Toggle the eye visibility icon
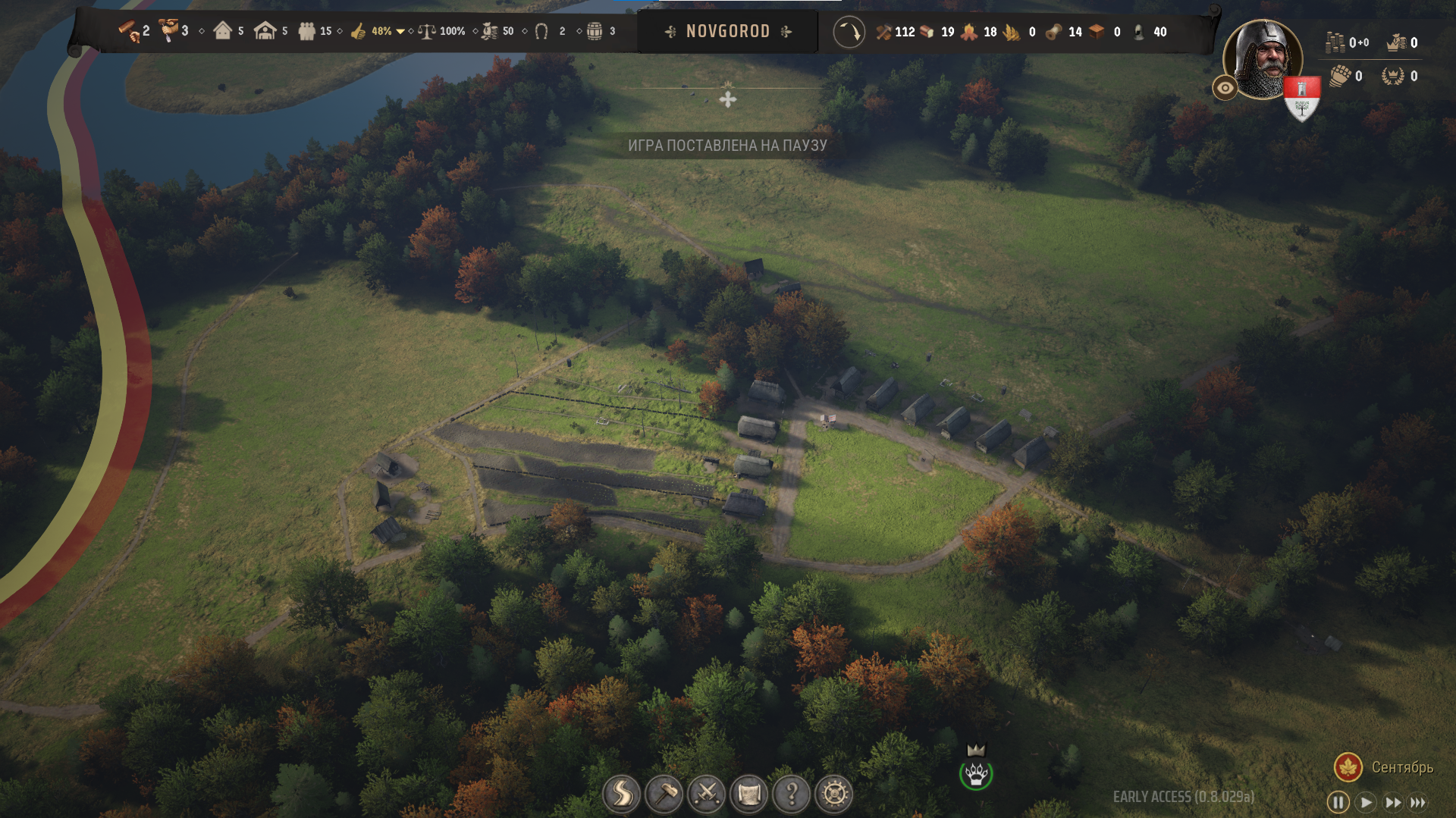 click(x=1225, y=88)
